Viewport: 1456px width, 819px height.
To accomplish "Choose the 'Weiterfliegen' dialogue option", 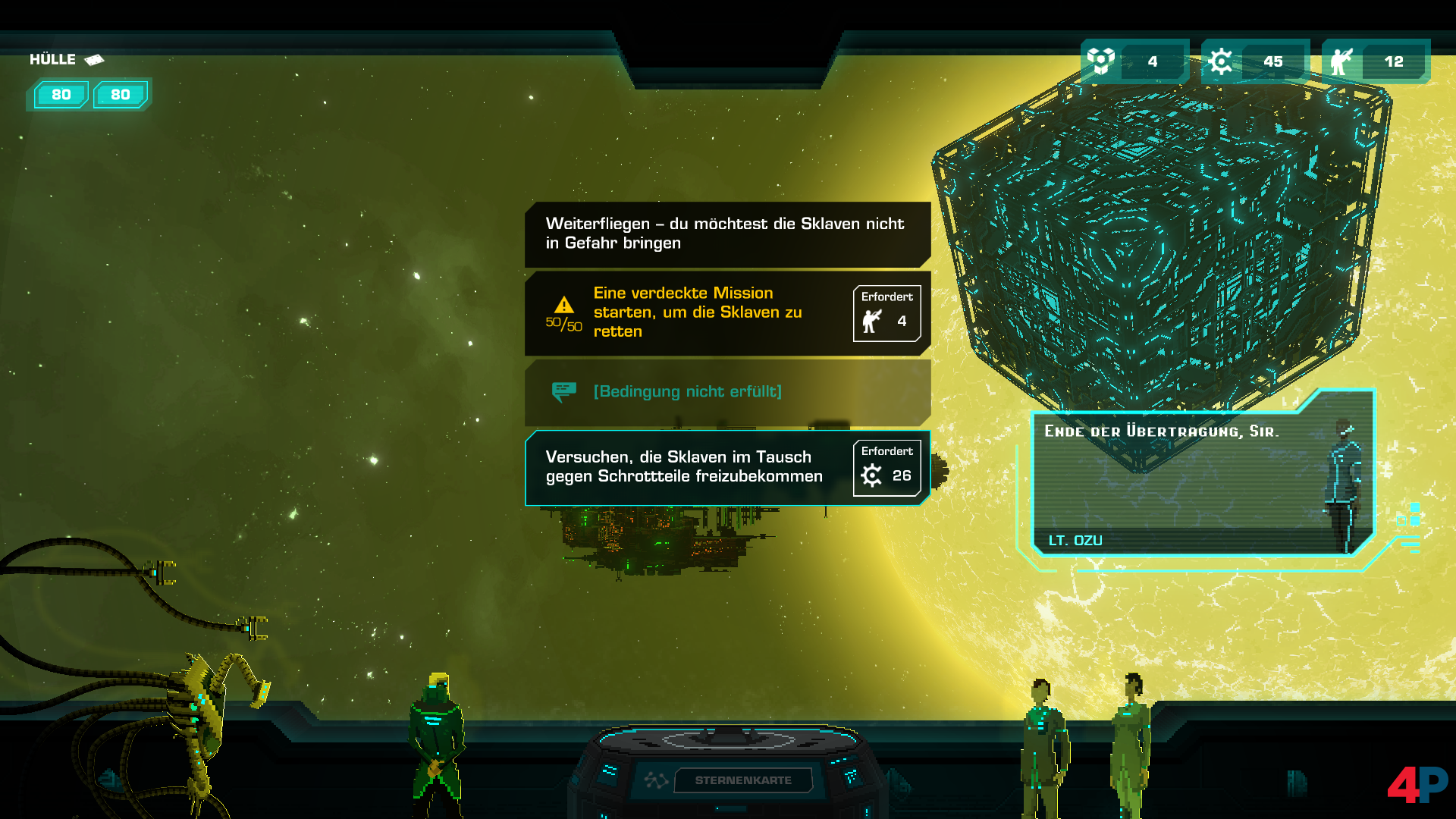I will point(726,234).
